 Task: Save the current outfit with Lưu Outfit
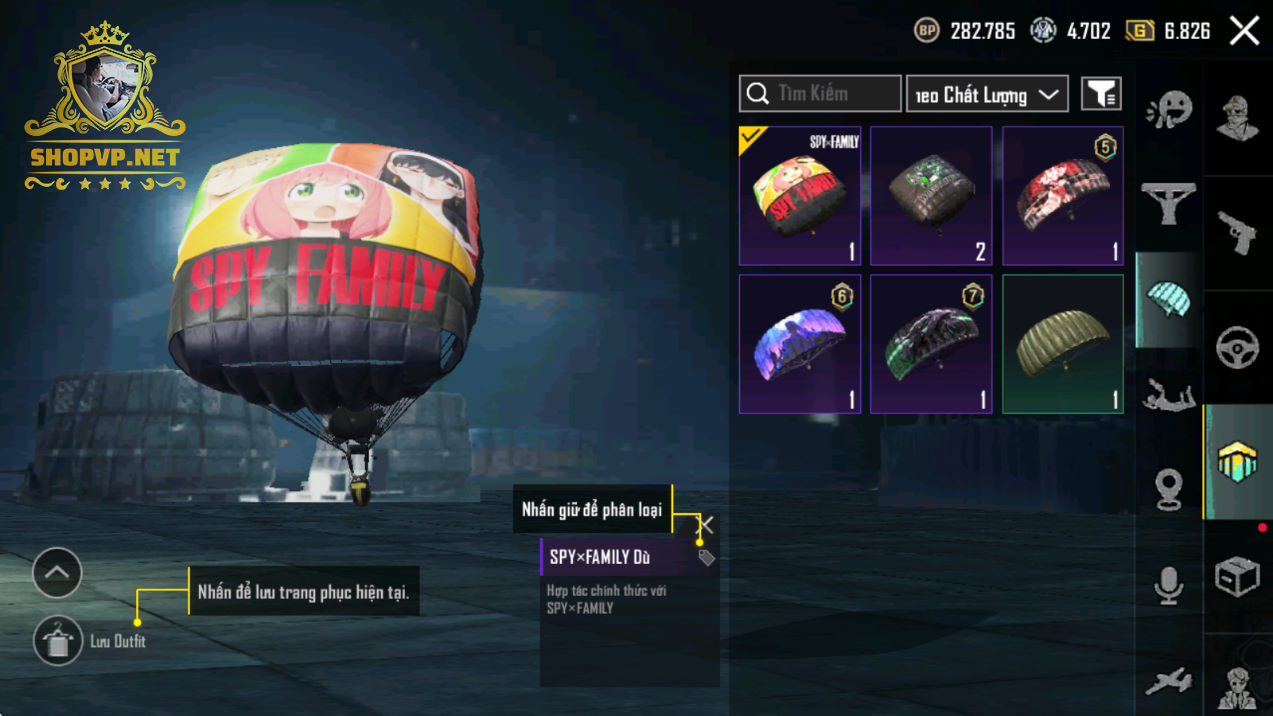(58, 641)
